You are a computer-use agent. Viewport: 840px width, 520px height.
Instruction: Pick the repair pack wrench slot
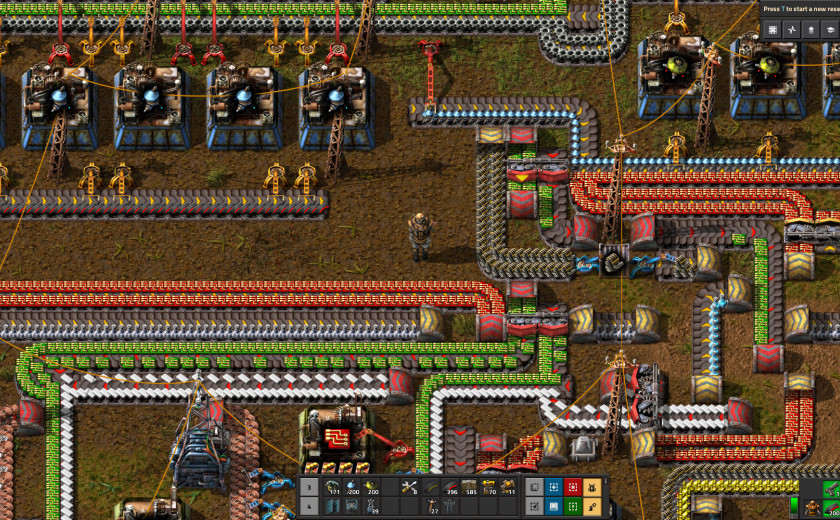(408, 488)
